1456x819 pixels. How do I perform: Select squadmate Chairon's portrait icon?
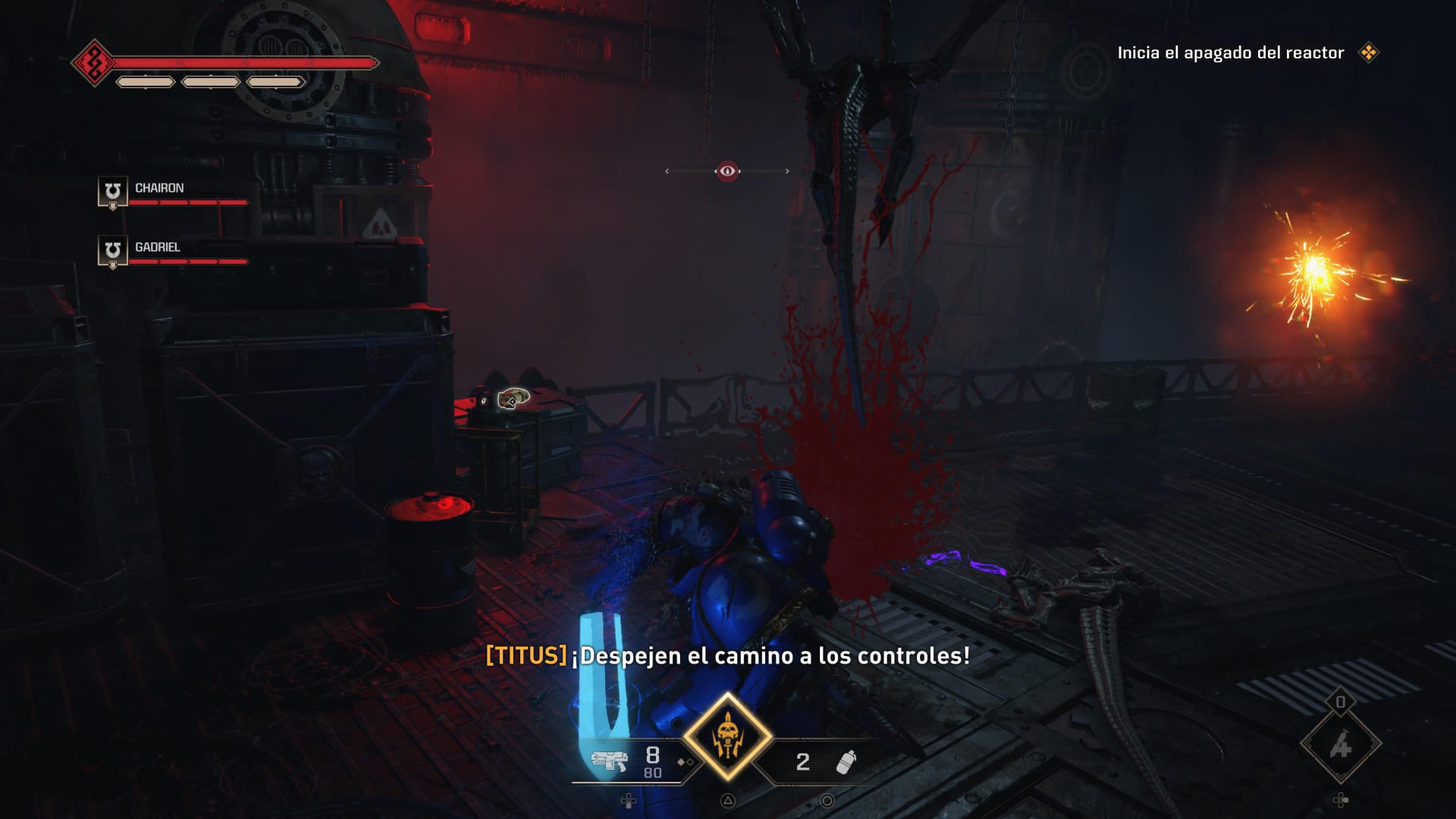[112, 192]
